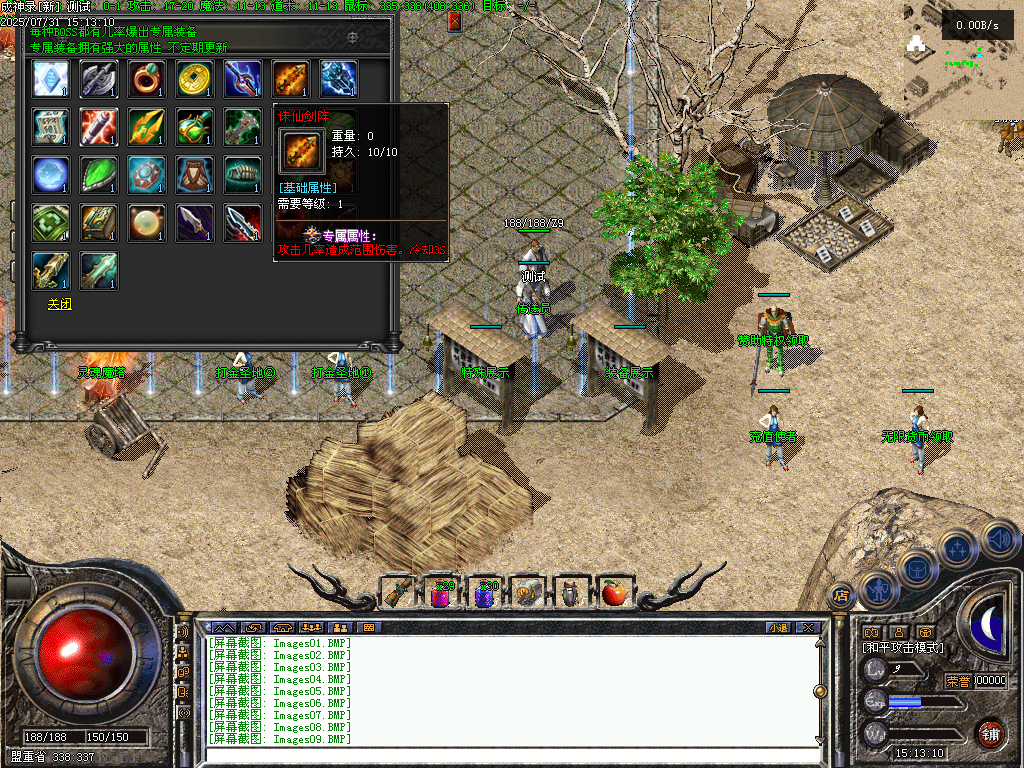
Task: Select the ice crystal item slot
Action: coord(51,79)
